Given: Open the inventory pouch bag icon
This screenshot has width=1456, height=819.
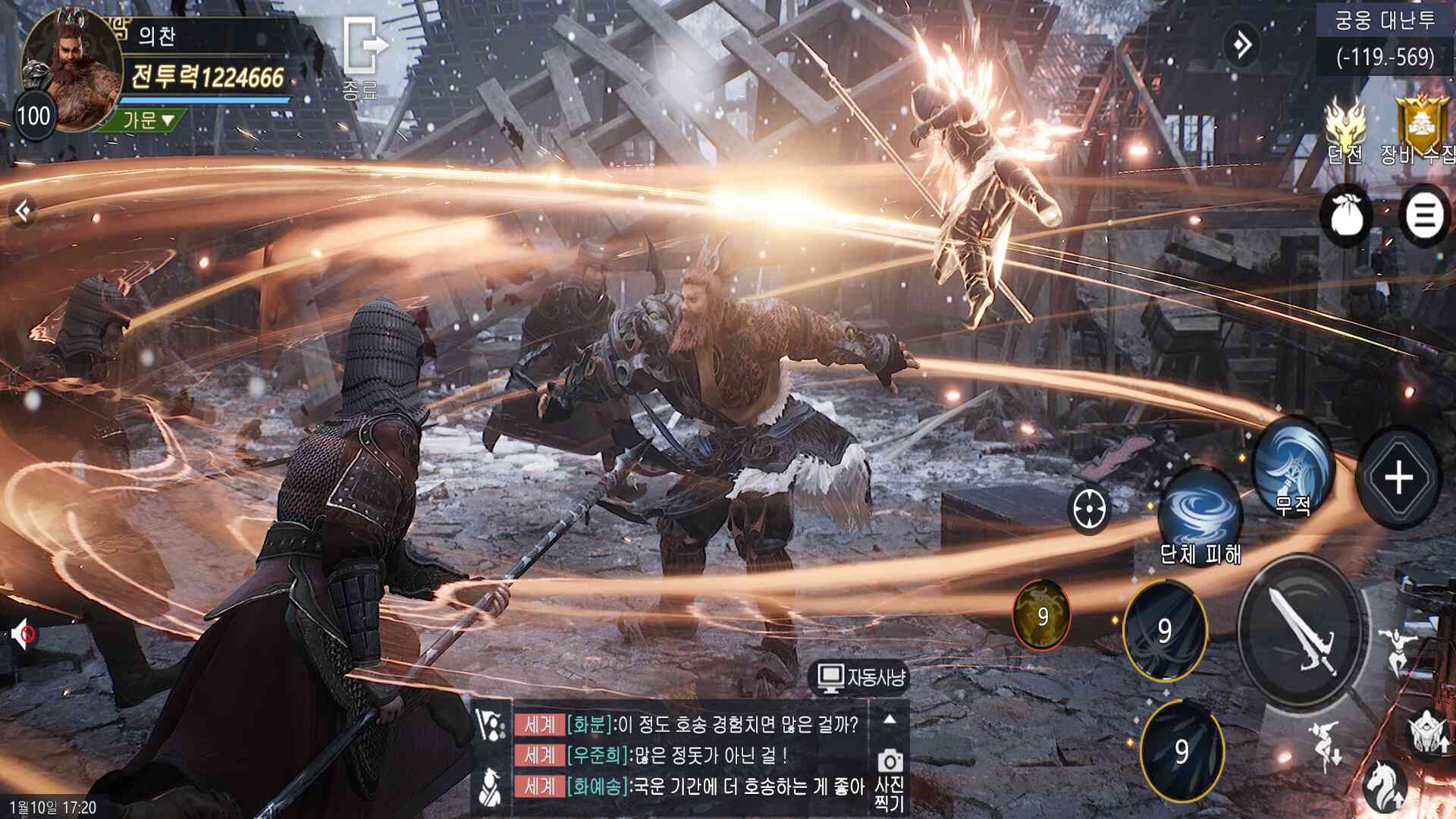Looking at the screenshot, I should click(1347, 215).
